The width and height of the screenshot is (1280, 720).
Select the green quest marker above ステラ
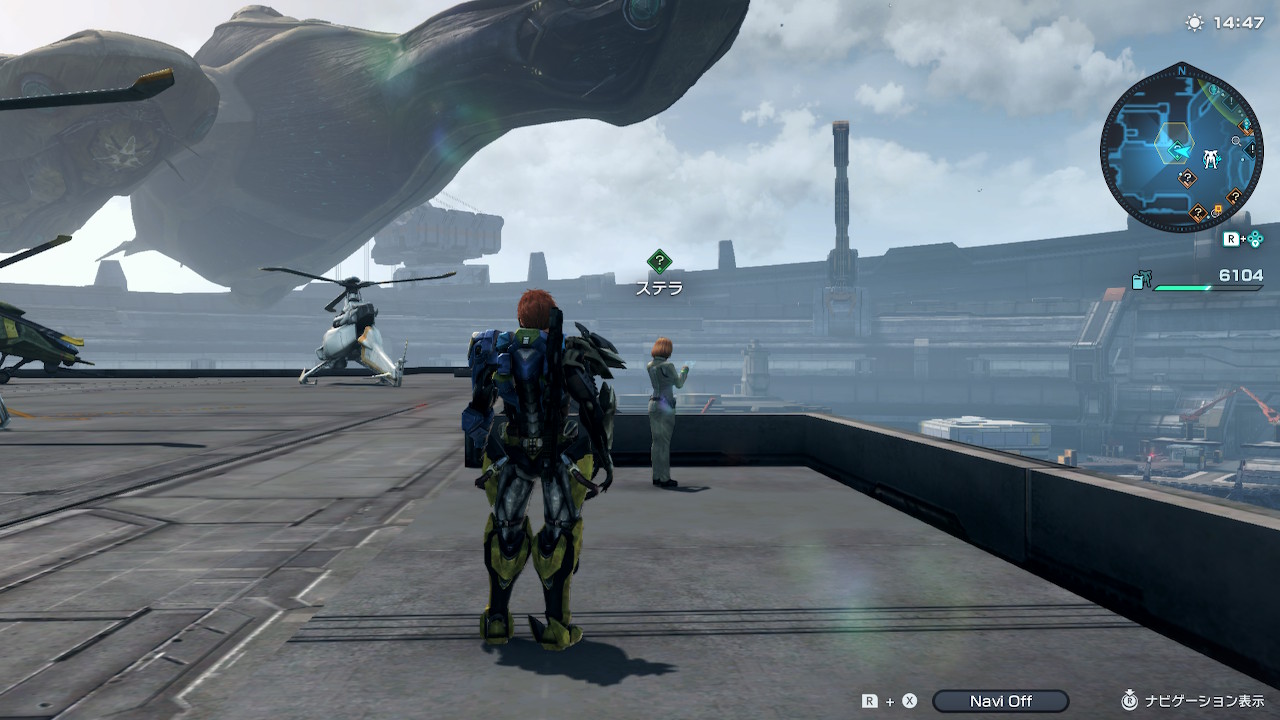coord(659,262)
